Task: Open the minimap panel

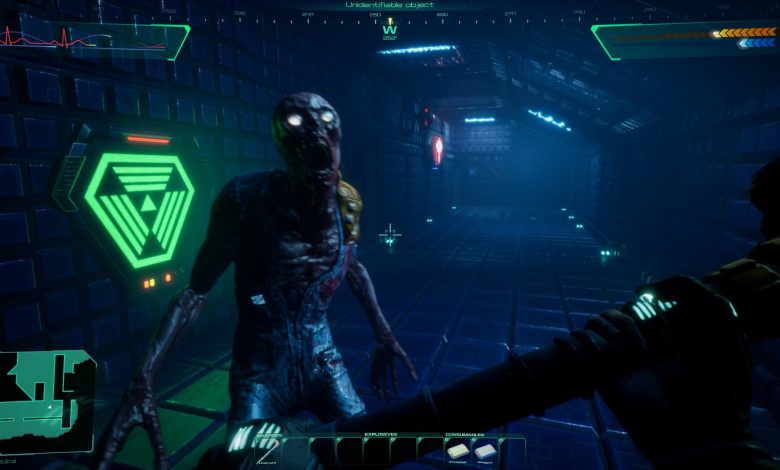Action: 45,394
